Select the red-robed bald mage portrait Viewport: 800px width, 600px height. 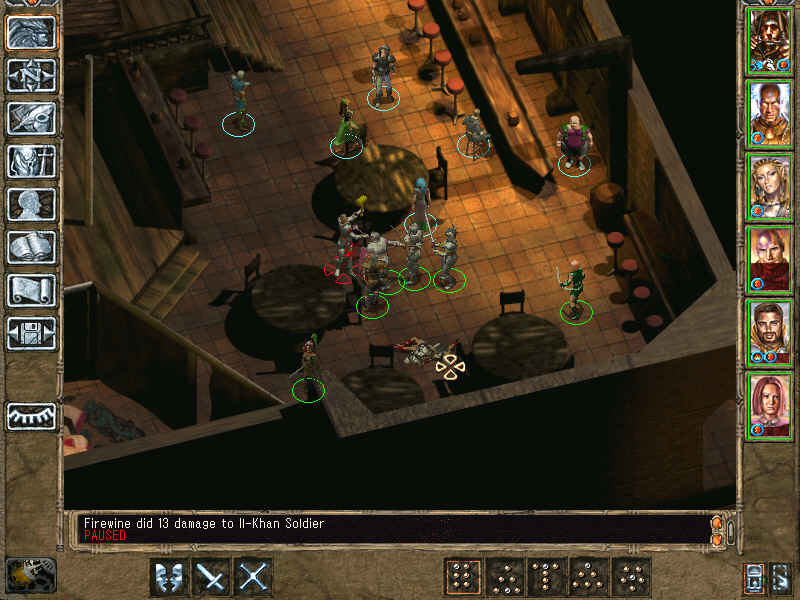click(x=769, y=260)
